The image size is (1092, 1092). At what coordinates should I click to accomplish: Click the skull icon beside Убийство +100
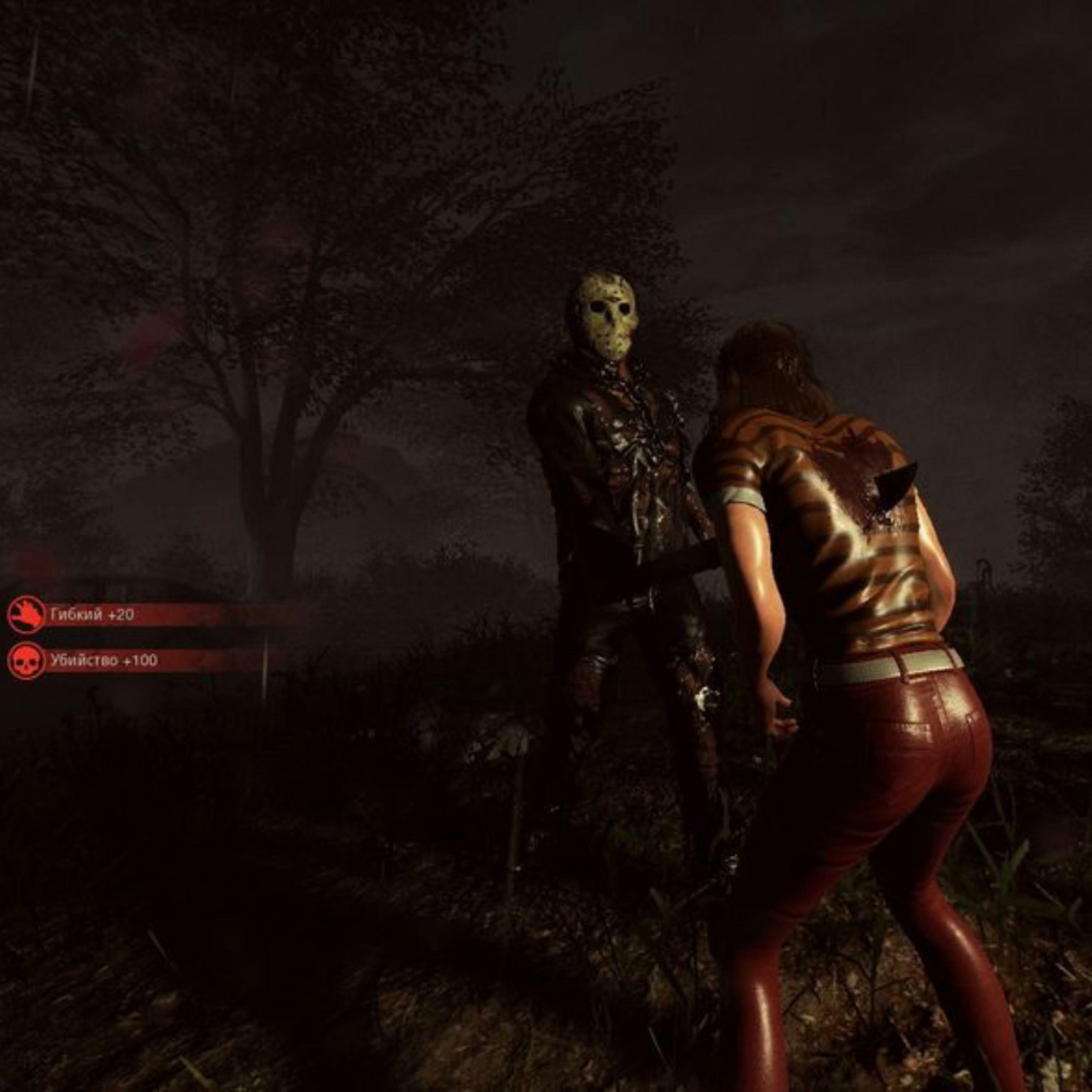(x=26, y=660)
